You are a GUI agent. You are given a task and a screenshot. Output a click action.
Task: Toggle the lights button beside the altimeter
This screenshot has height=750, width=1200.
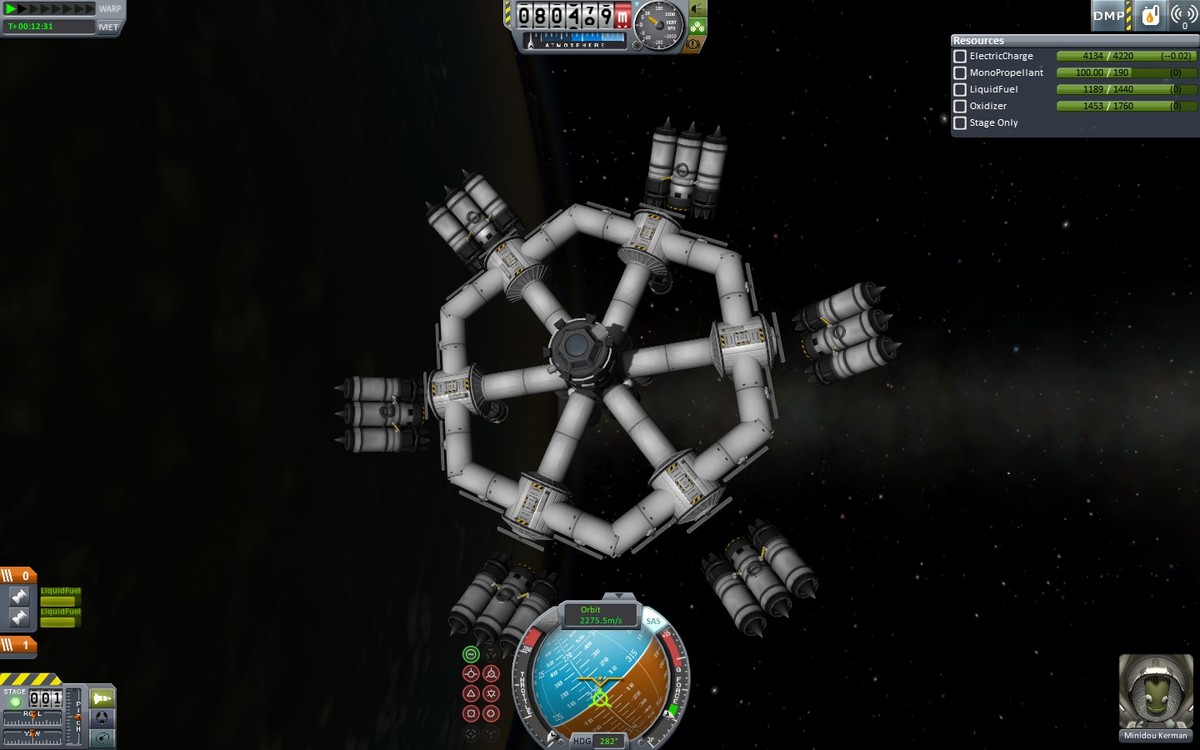click(697, 8)
